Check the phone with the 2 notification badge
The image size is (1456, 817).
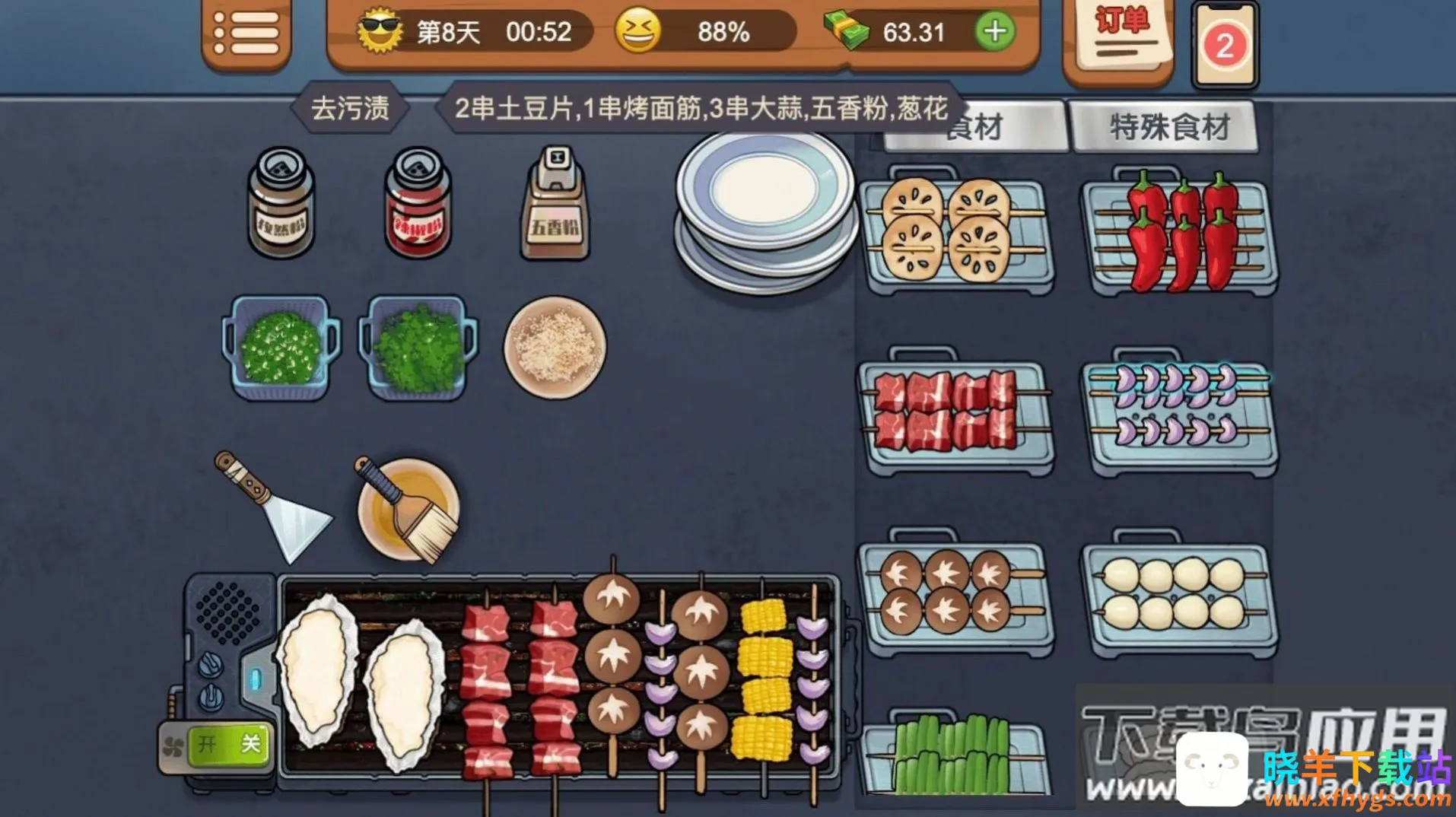point(1224,46)
